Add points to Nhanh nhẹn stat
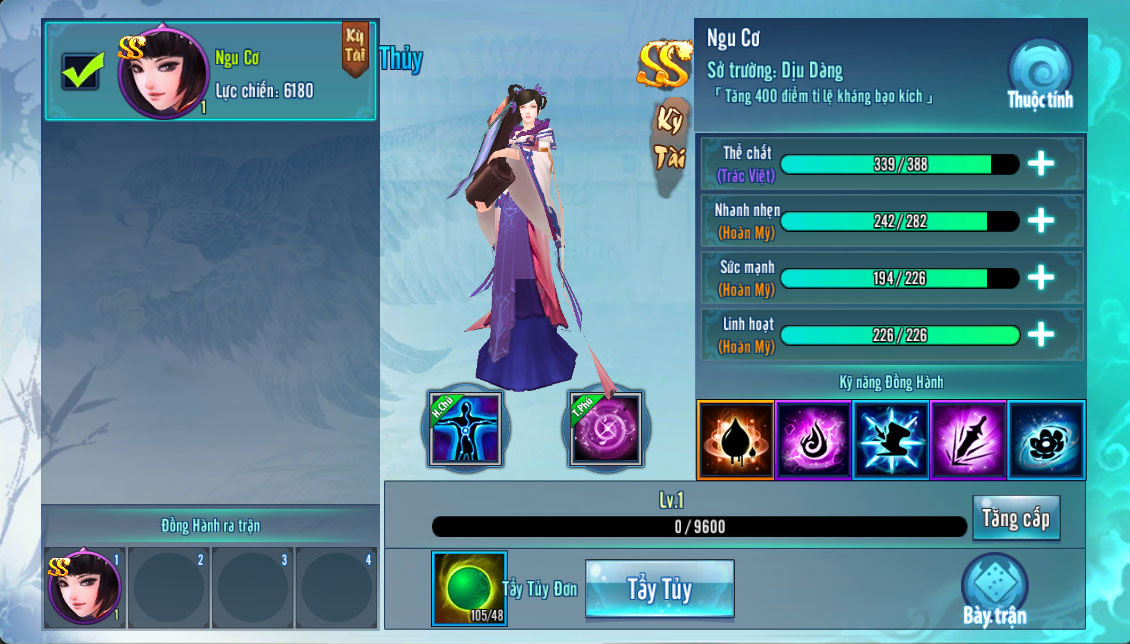 1041,221
